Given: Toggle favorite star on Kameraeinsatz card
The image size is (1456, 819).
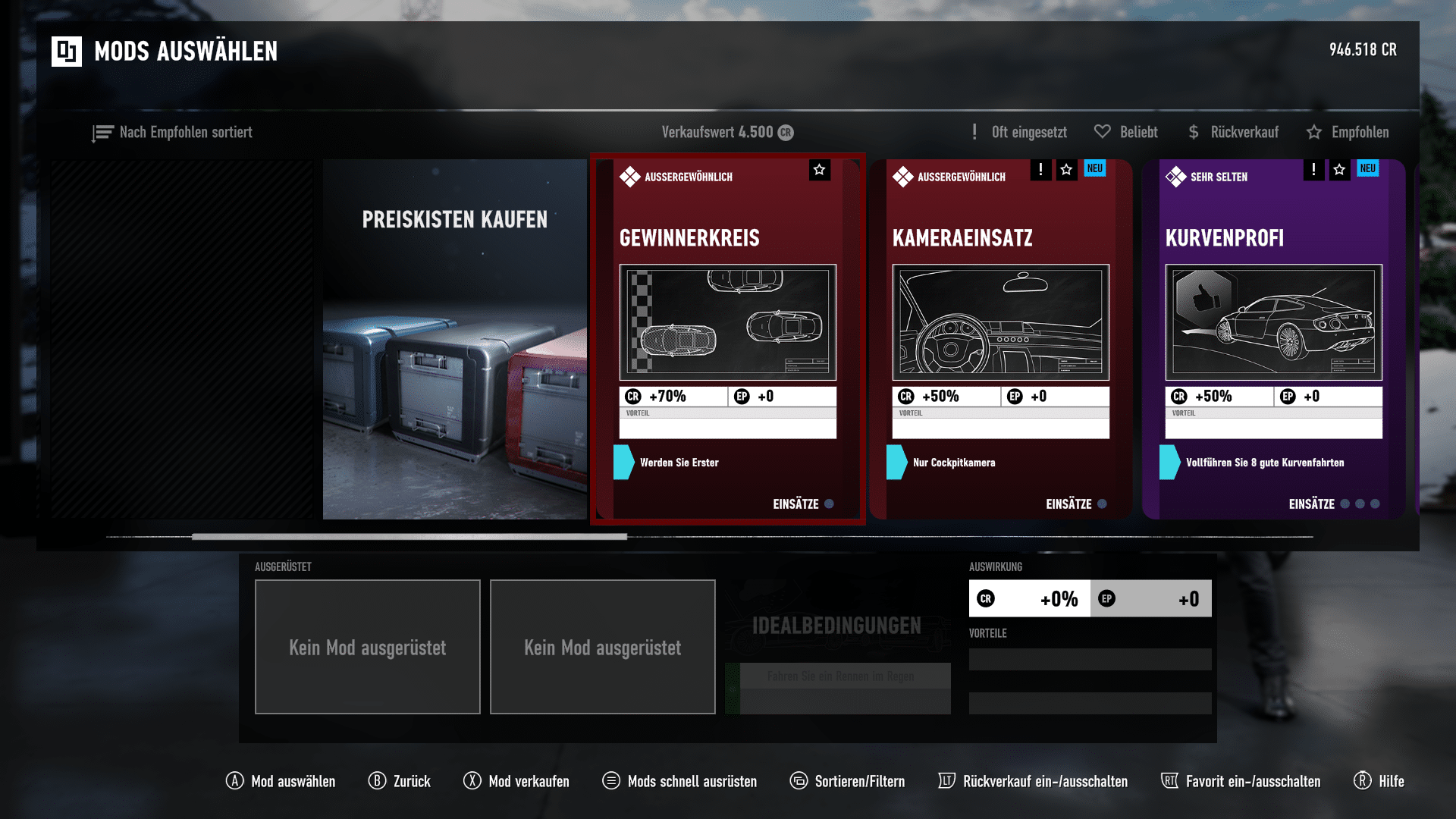Looking at the screenshot, I should click(x=1066, y=170).
